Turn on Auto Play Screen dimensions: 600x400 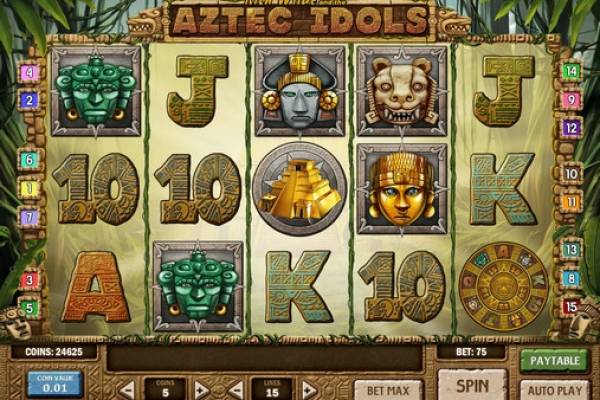click(x=554, y=388)
